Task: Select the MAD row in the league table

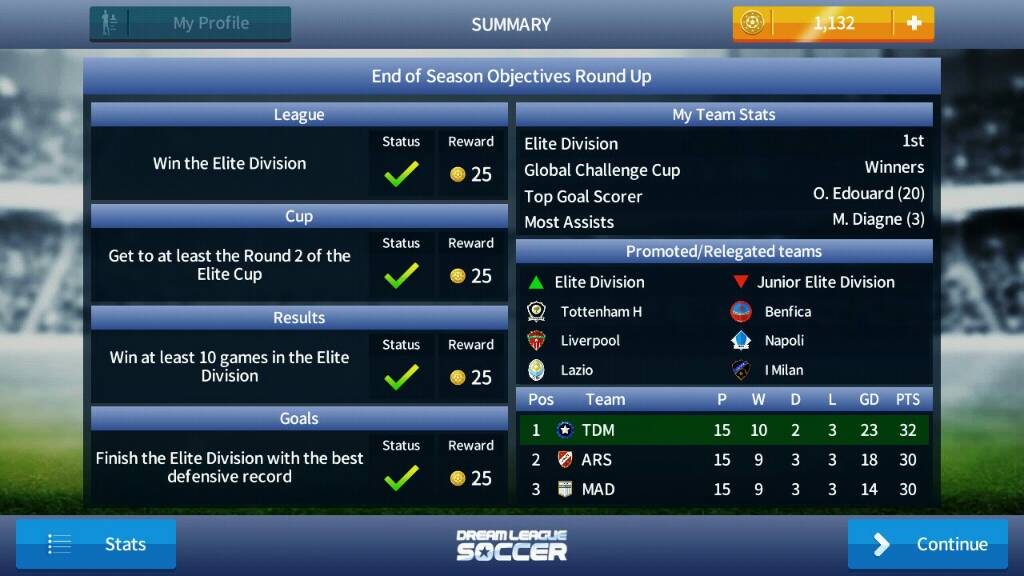Action: (x=724, y=489)
